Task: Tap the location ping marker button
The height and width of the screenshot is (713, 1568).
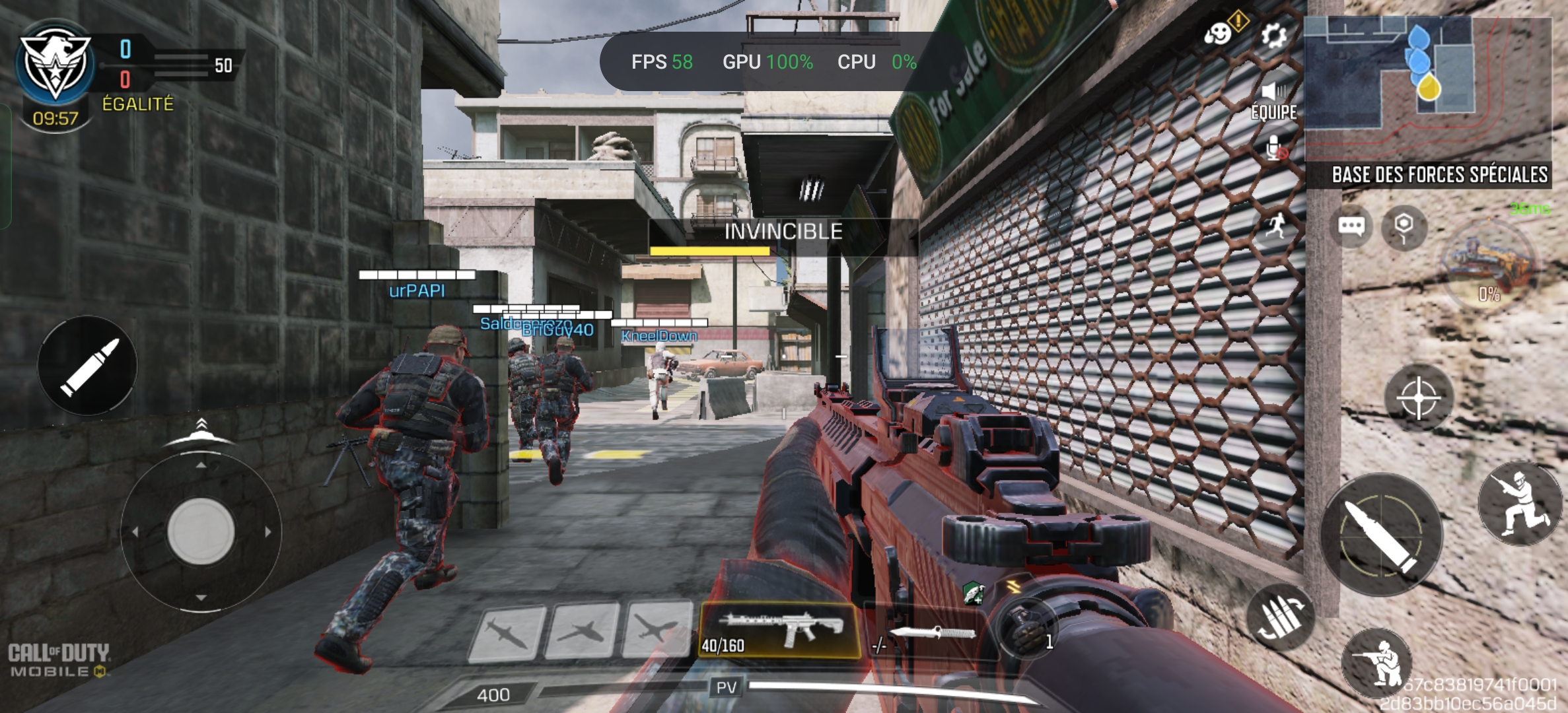Action: [x=1404, y=227]
